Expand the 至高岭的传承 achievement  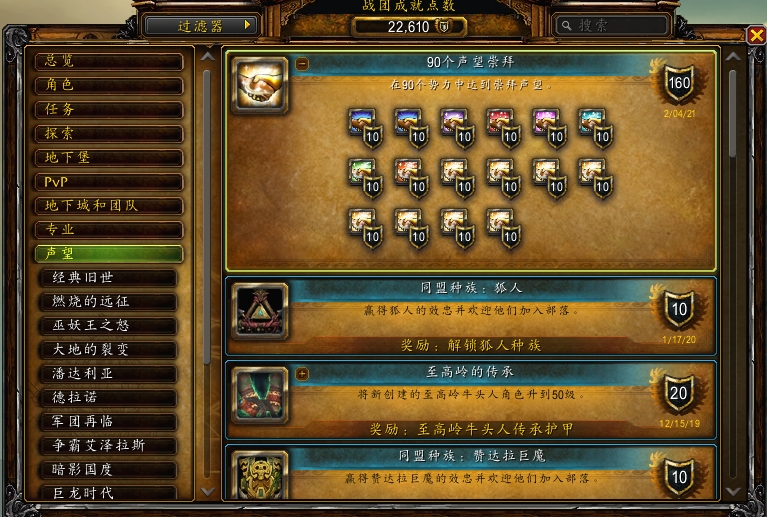(x=302, y=374)
